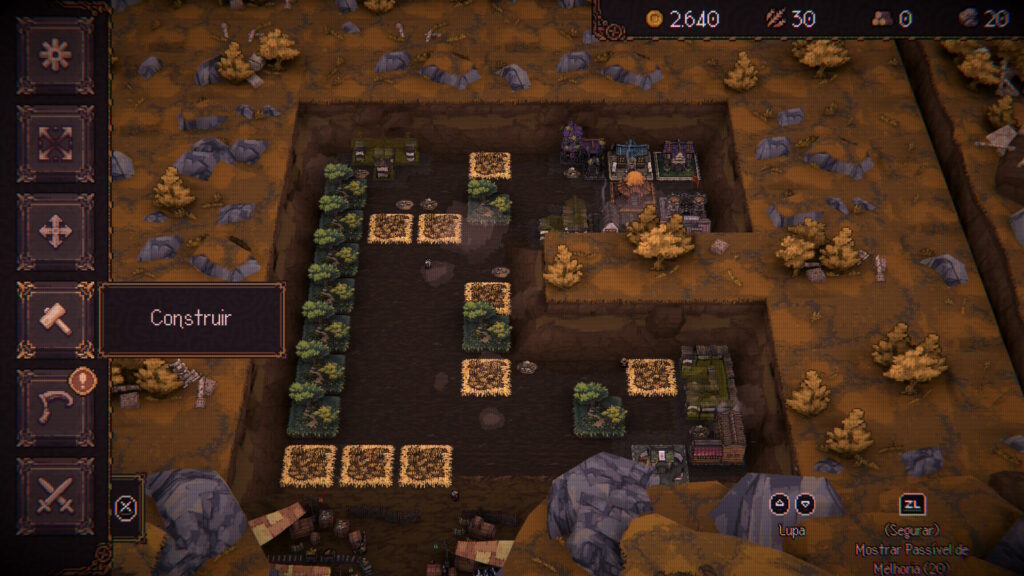Open the Construir hammer build menu
Screen dimensions: 1024x576
pyautogui.click(x=55, y=319)
